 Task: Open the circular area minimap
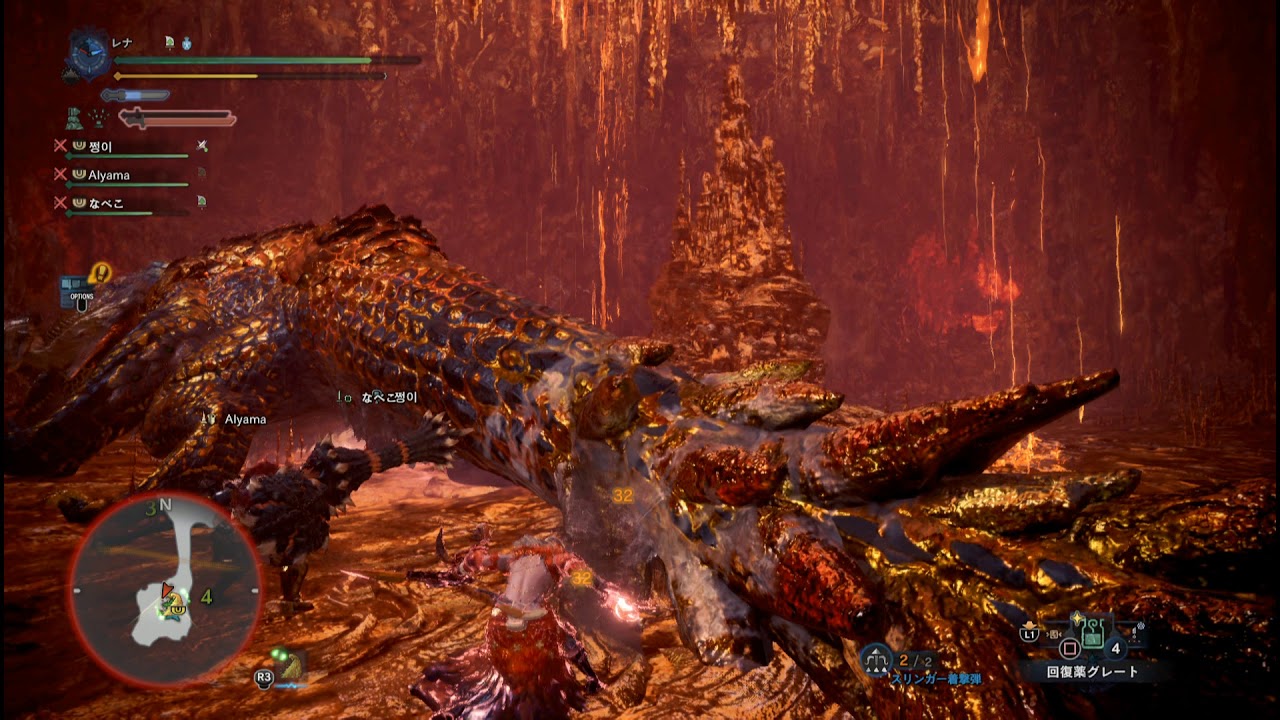(165, 590)
